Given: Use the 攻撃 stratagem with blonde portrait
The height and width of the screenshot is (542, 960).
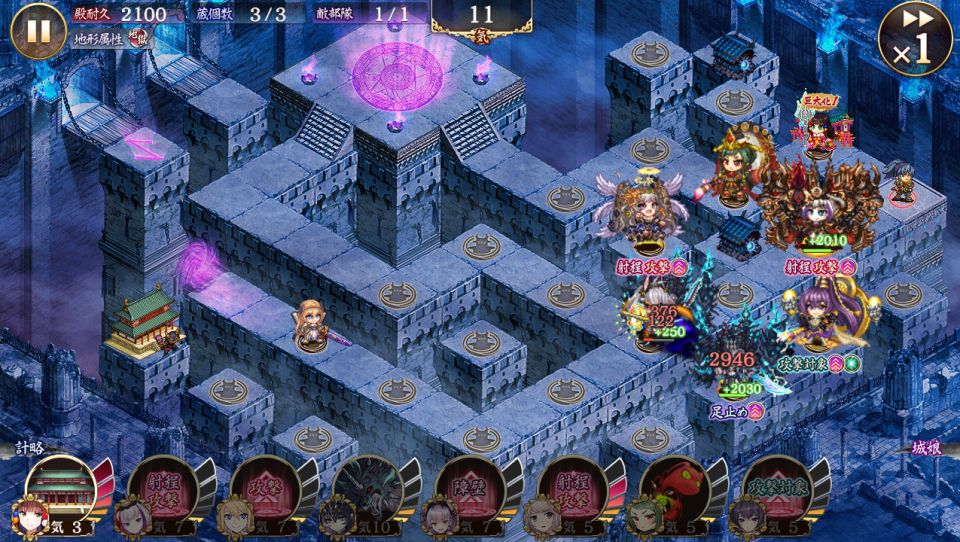Looking at the screenshot, I should pyautogui.click(x=265, y=490).
